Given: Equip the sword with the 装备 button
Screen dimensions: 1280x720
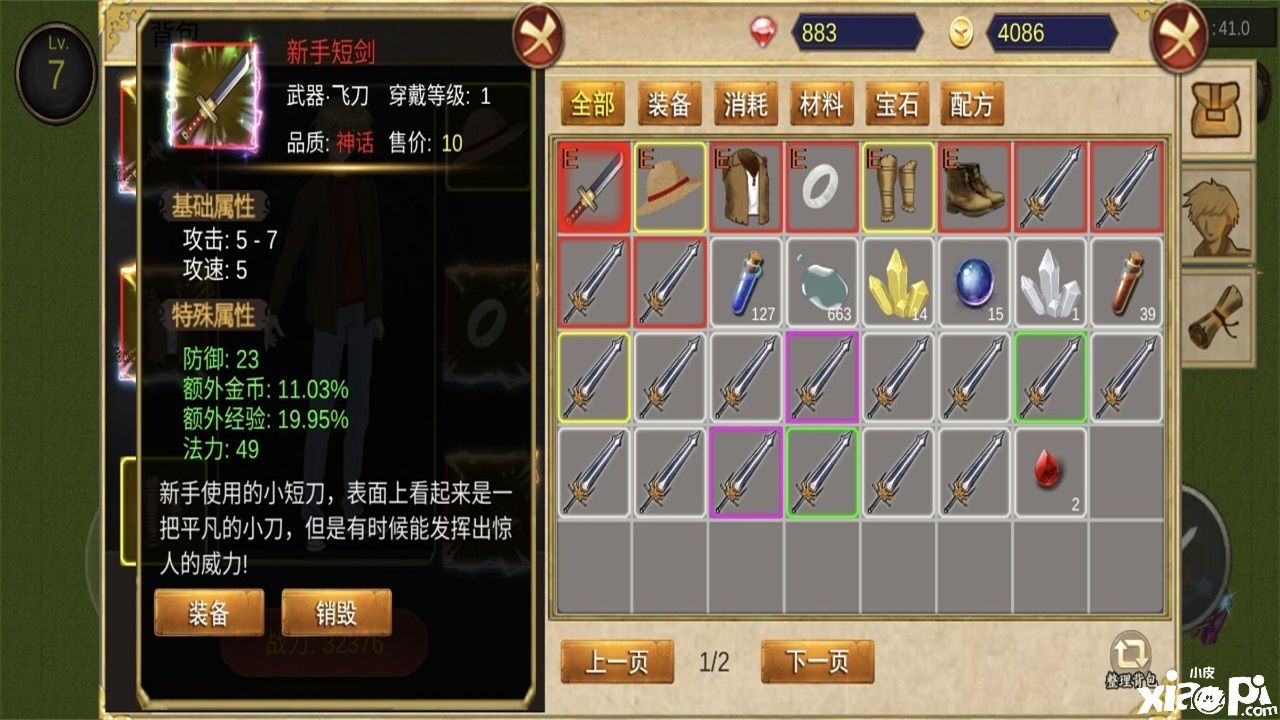Looking at the screenshot, I should pos(209,612).
